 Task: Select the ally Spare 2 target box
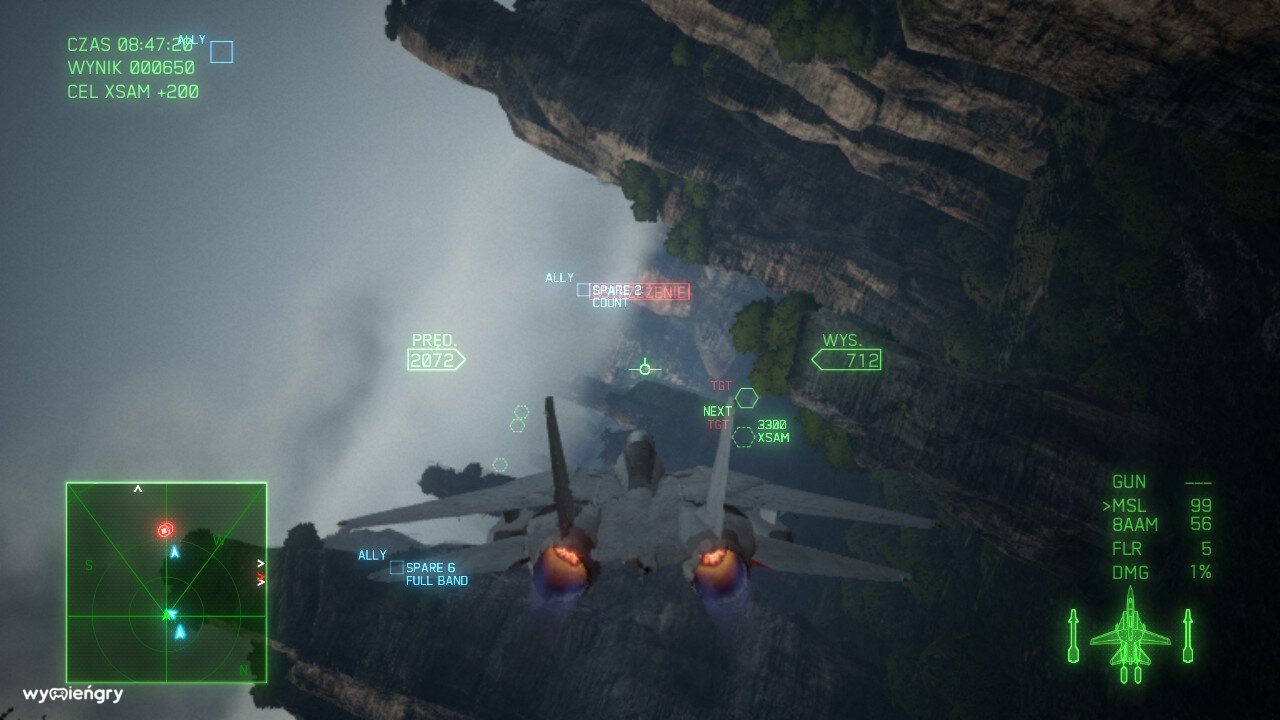click(x=583, y=290)
